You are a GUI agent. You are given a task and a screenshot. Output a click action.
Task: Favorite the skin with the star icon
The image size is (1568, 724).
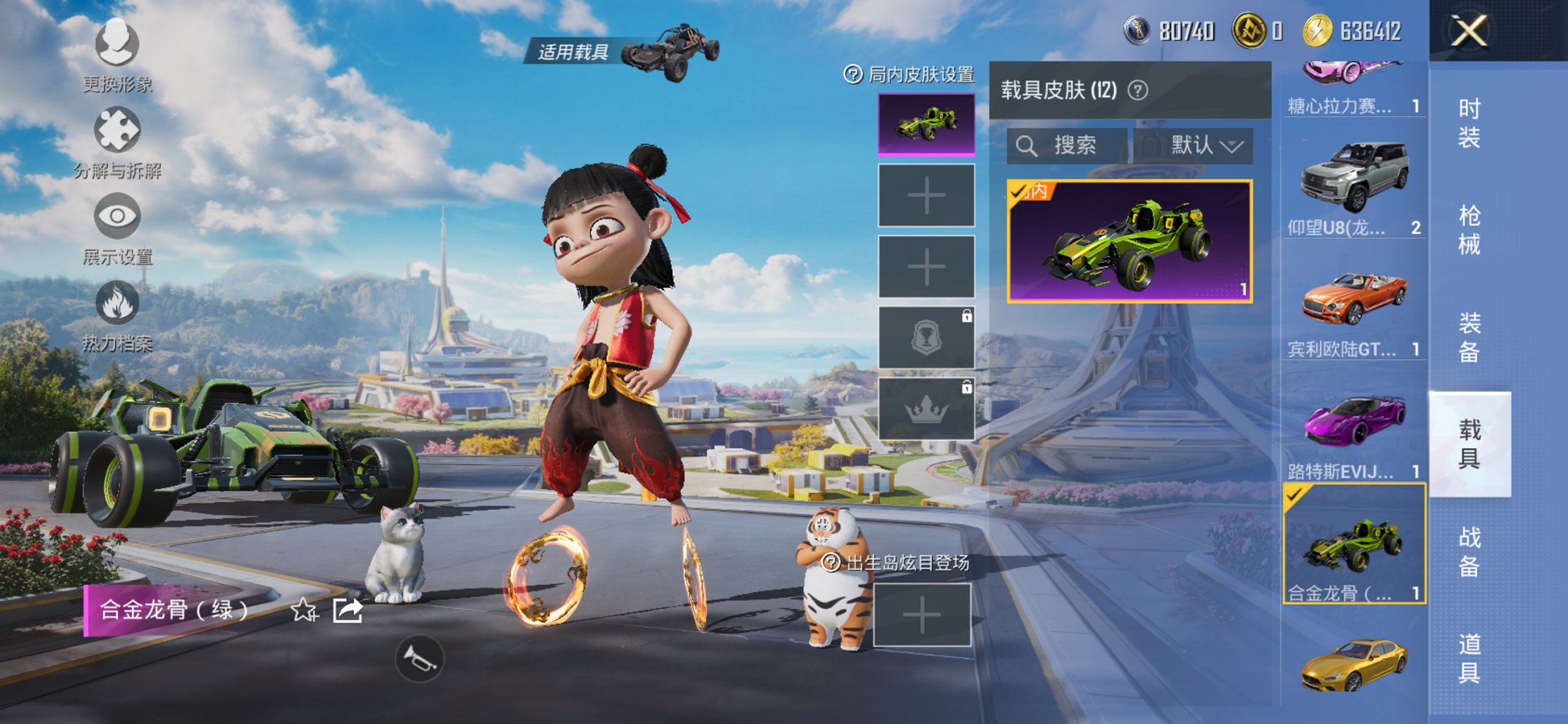click(304, 610)
